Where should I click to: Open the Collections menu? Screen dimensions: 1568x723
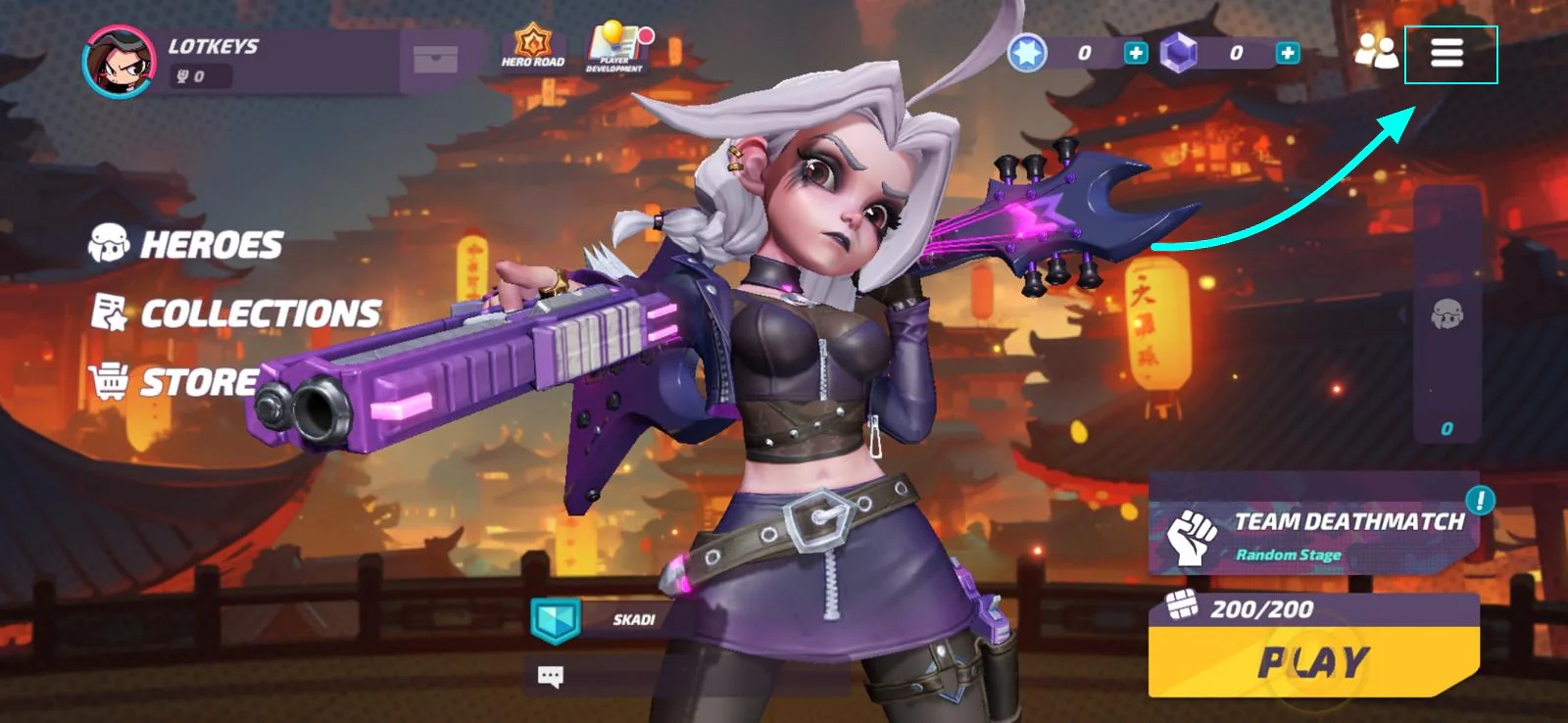(236, 313)
